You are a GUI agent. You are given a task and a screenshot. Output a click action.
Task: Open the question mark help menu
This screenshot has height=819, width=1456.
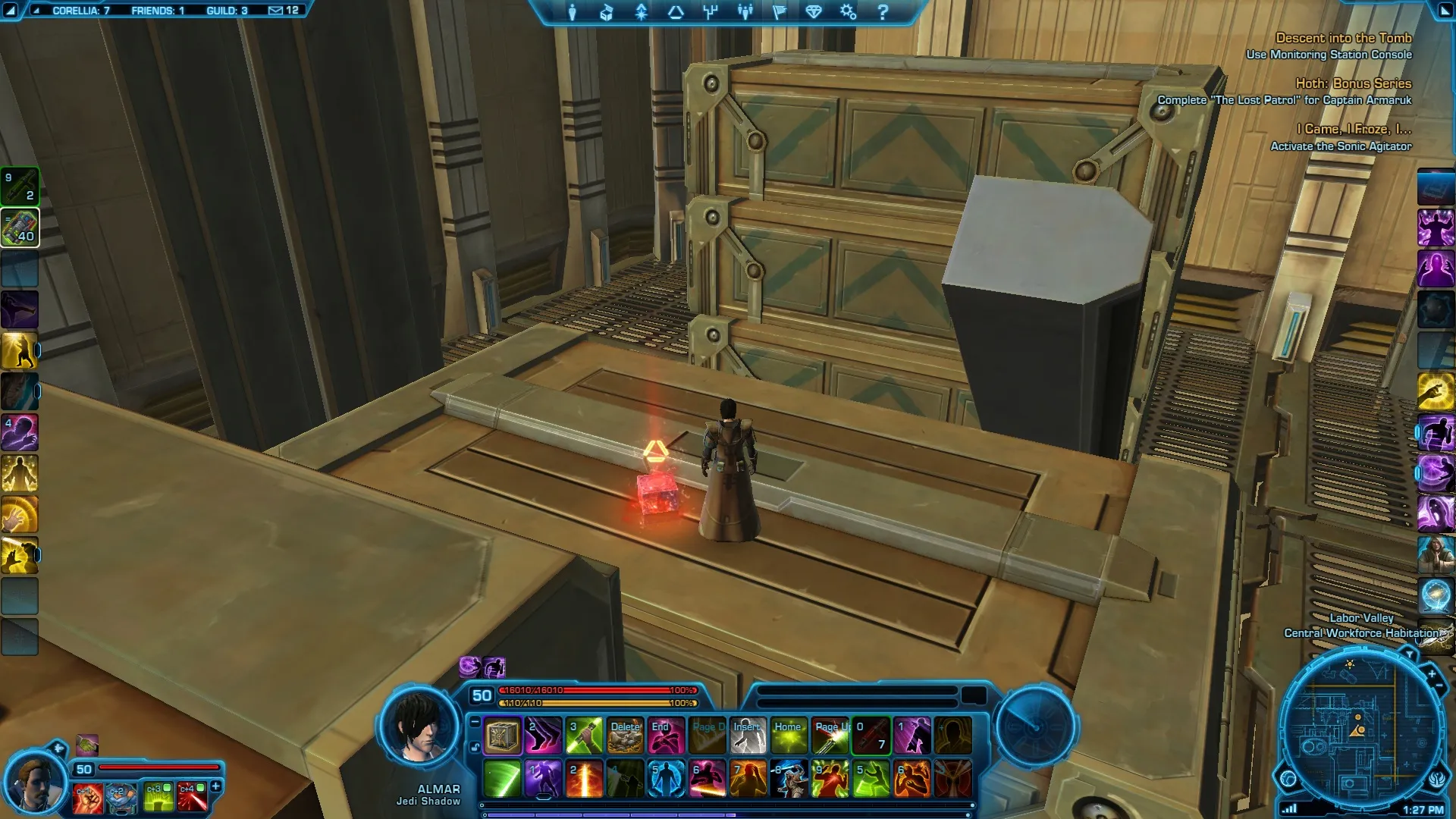(883, 12)
